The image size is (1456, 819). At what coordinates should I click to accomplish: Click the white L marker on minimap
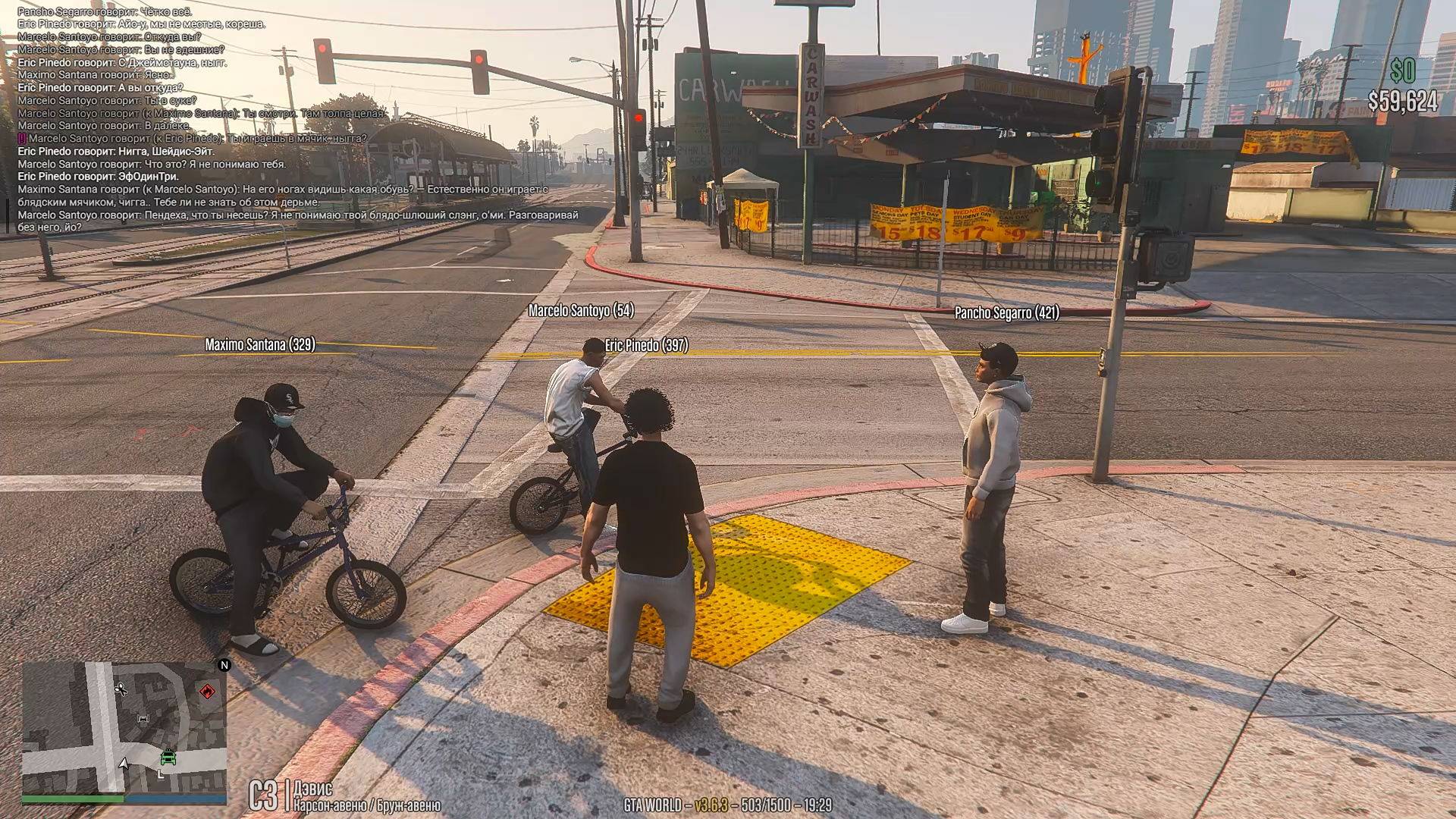pos(160,774)
